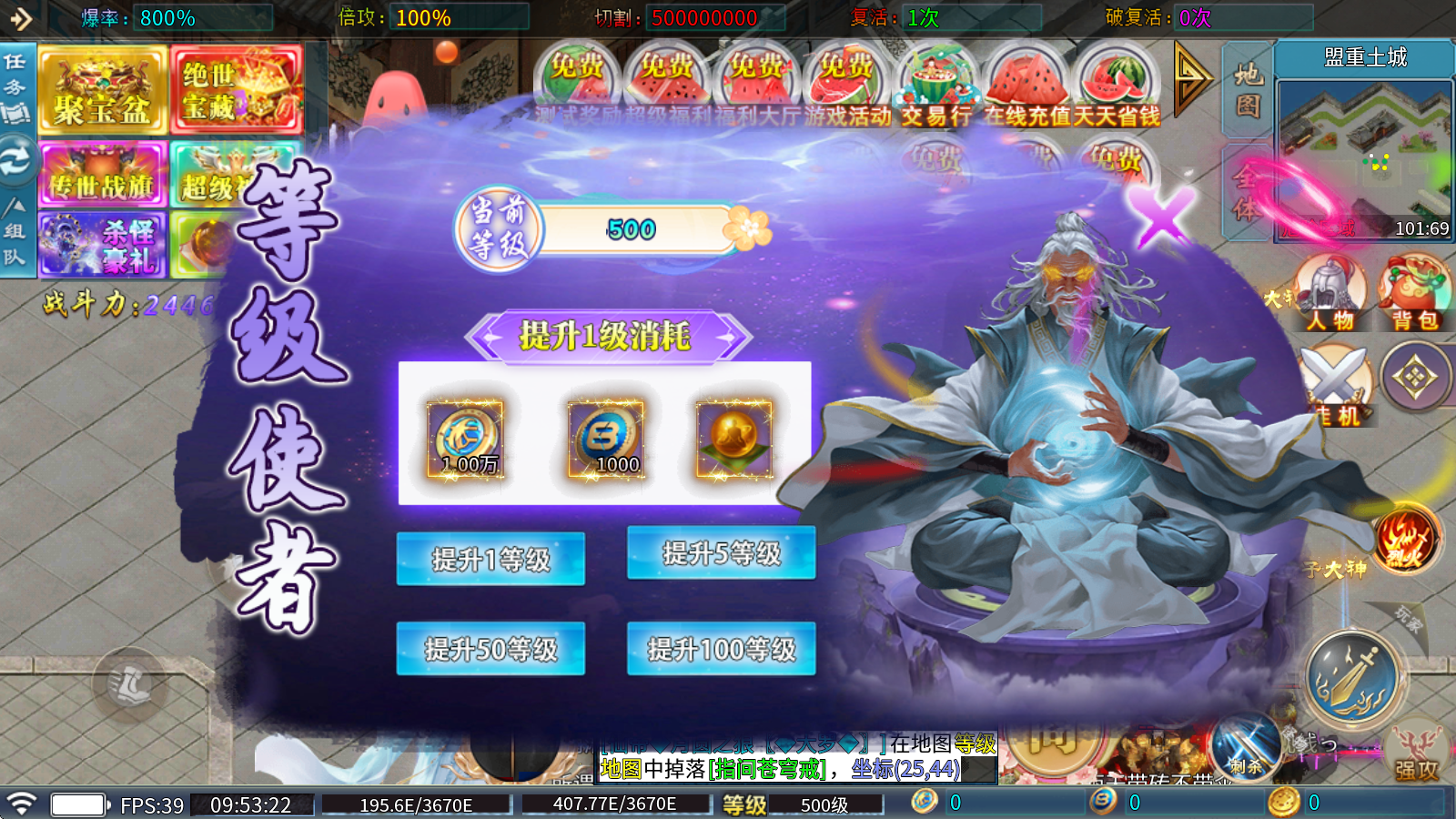Open the 聚宝盆 event
The width and height of the screenshot is (1456, 819).
[102, 90]
